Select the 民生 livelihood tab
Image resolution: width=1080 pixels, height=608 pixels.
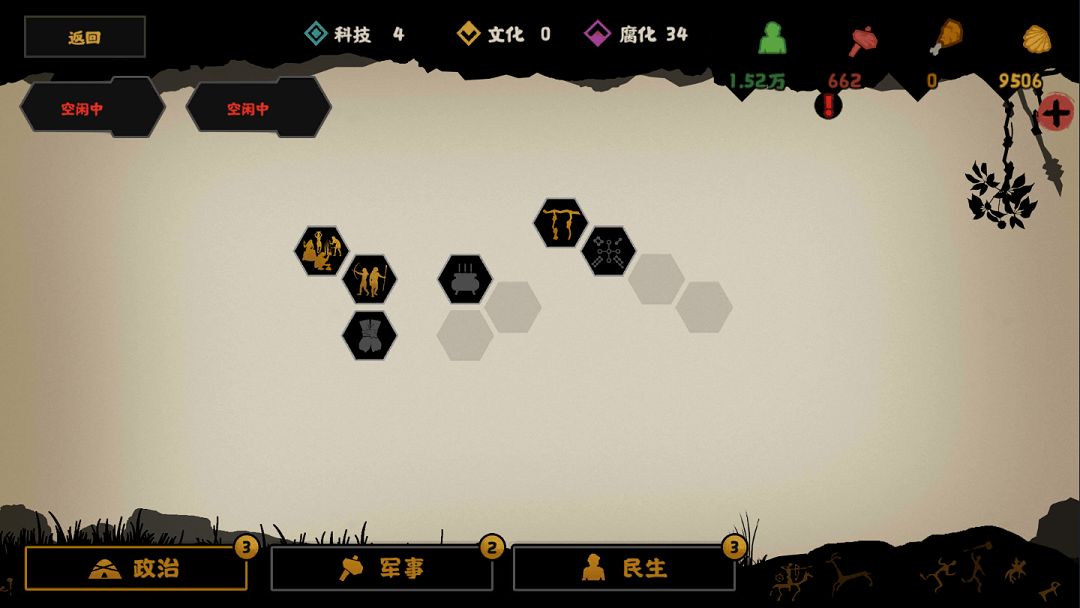624,568
